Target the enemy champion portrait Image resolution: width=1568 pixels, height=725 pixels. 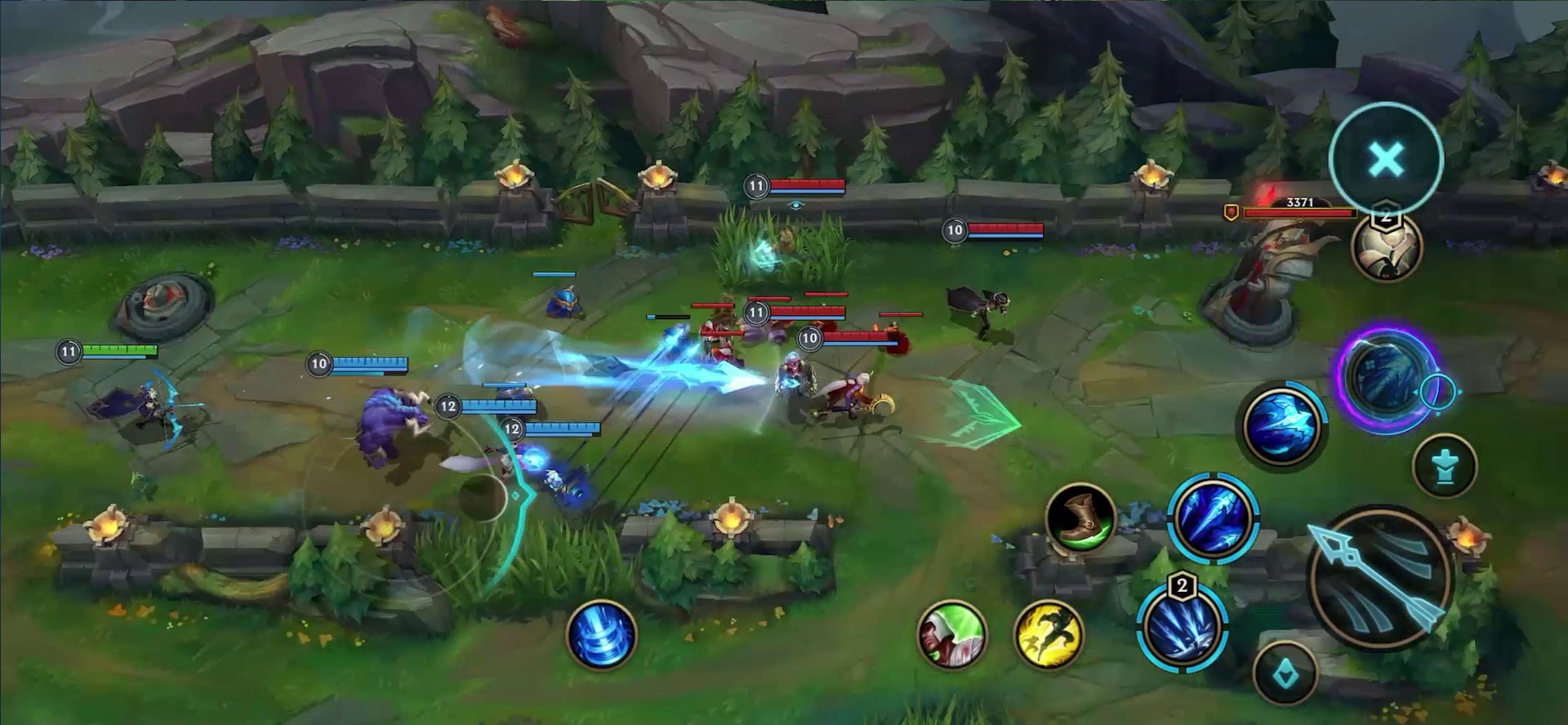pyautogui.click(x=1387, y=246)
